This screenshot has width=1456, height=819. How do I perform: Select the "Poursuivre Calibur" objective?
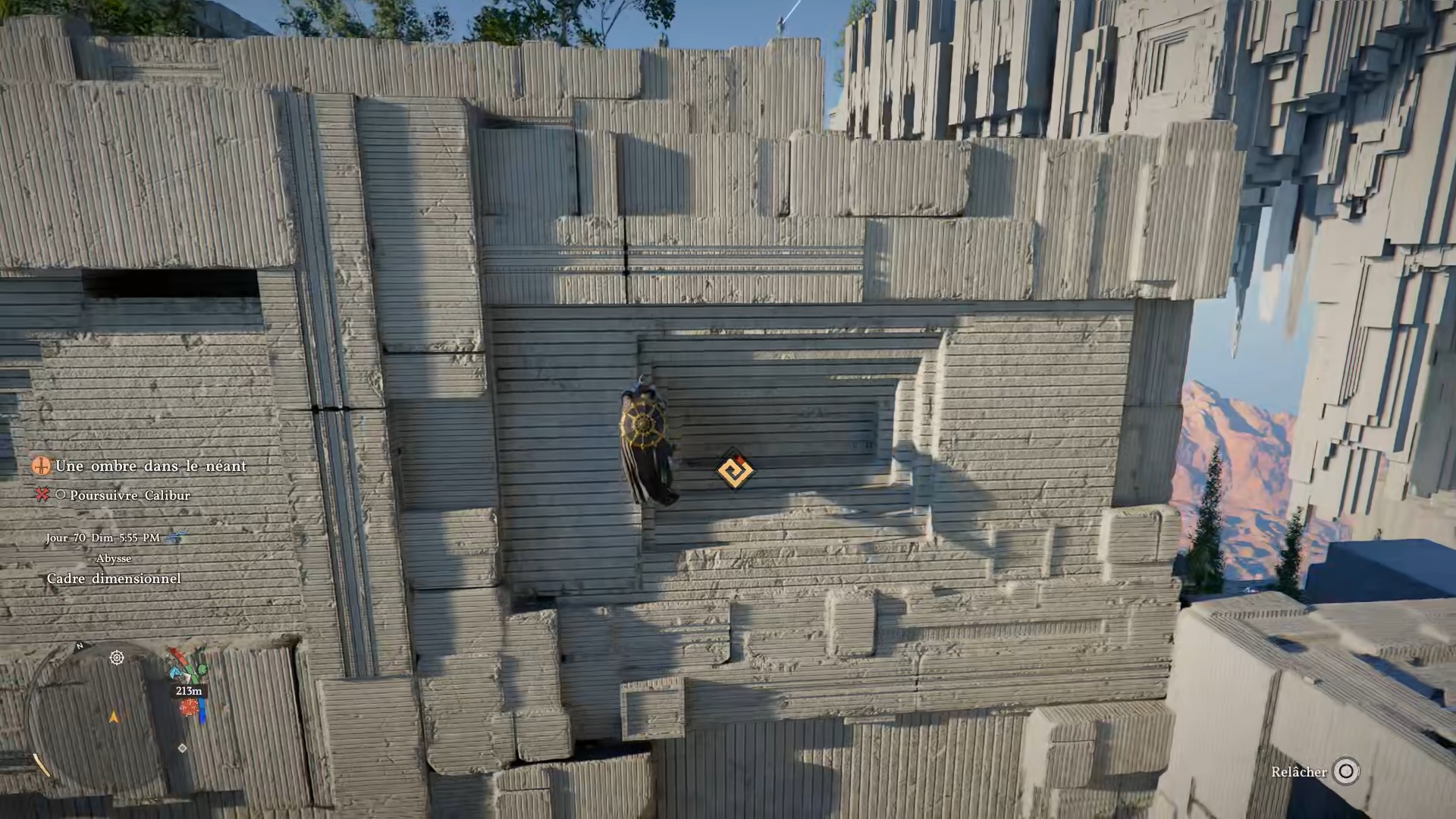130,495
